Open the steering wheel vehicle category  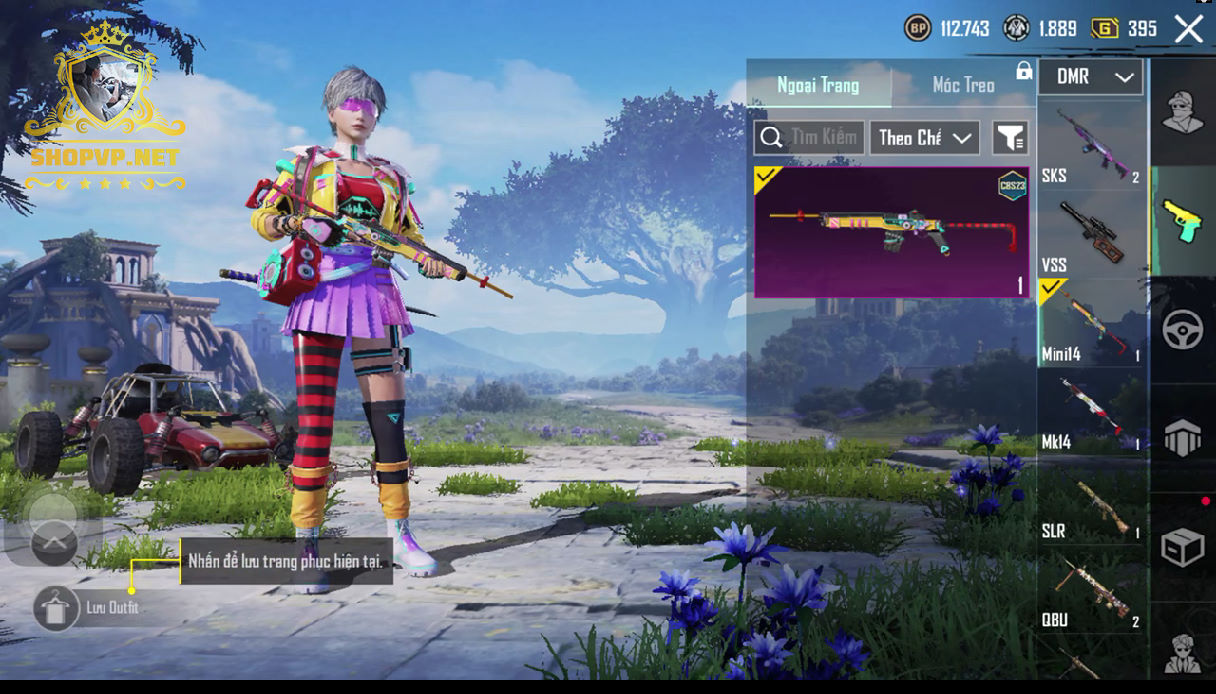pos(1182,330)
